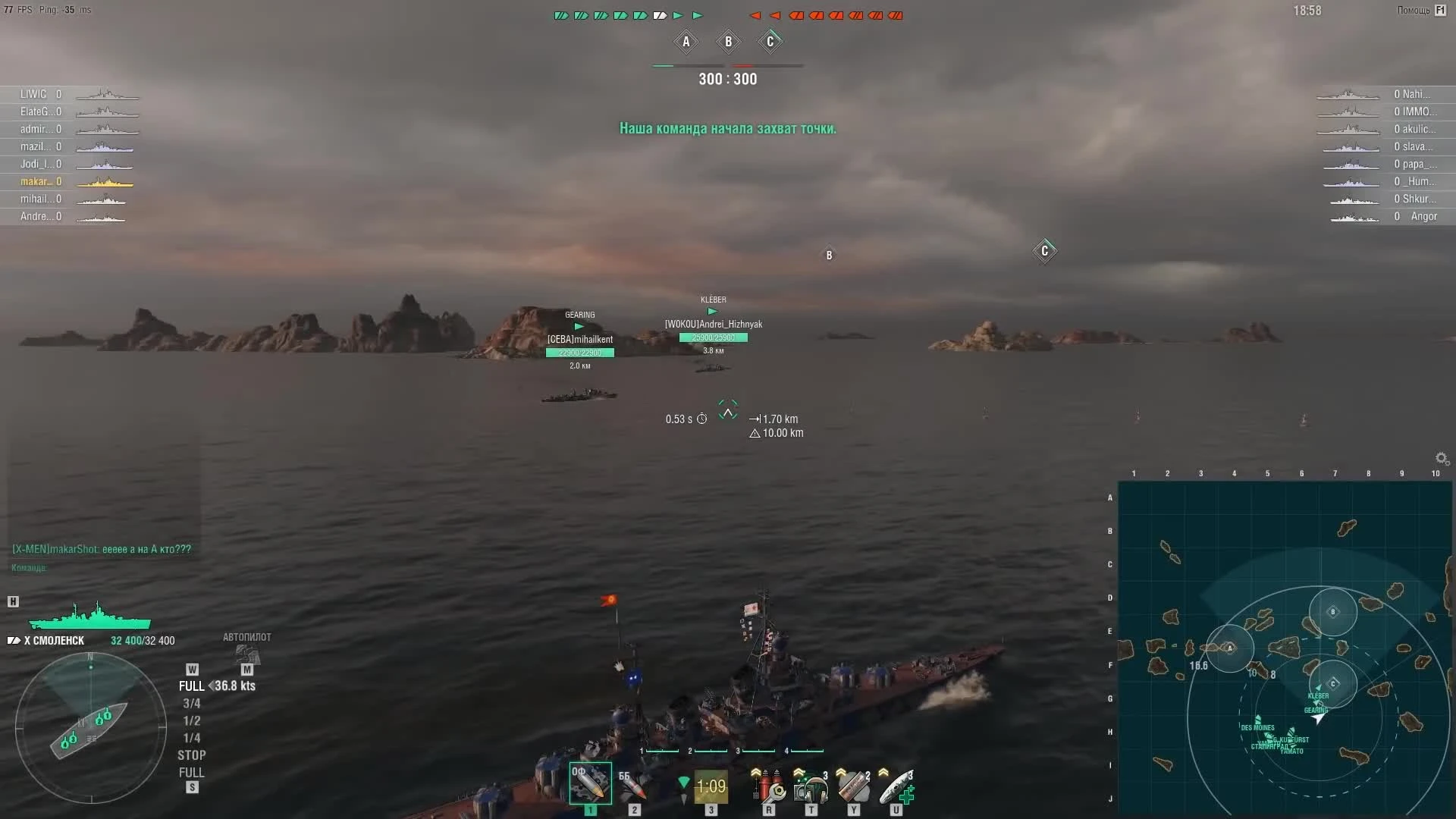
Task: Expand capture point C marker on screen
Action: pos(1044,251)
